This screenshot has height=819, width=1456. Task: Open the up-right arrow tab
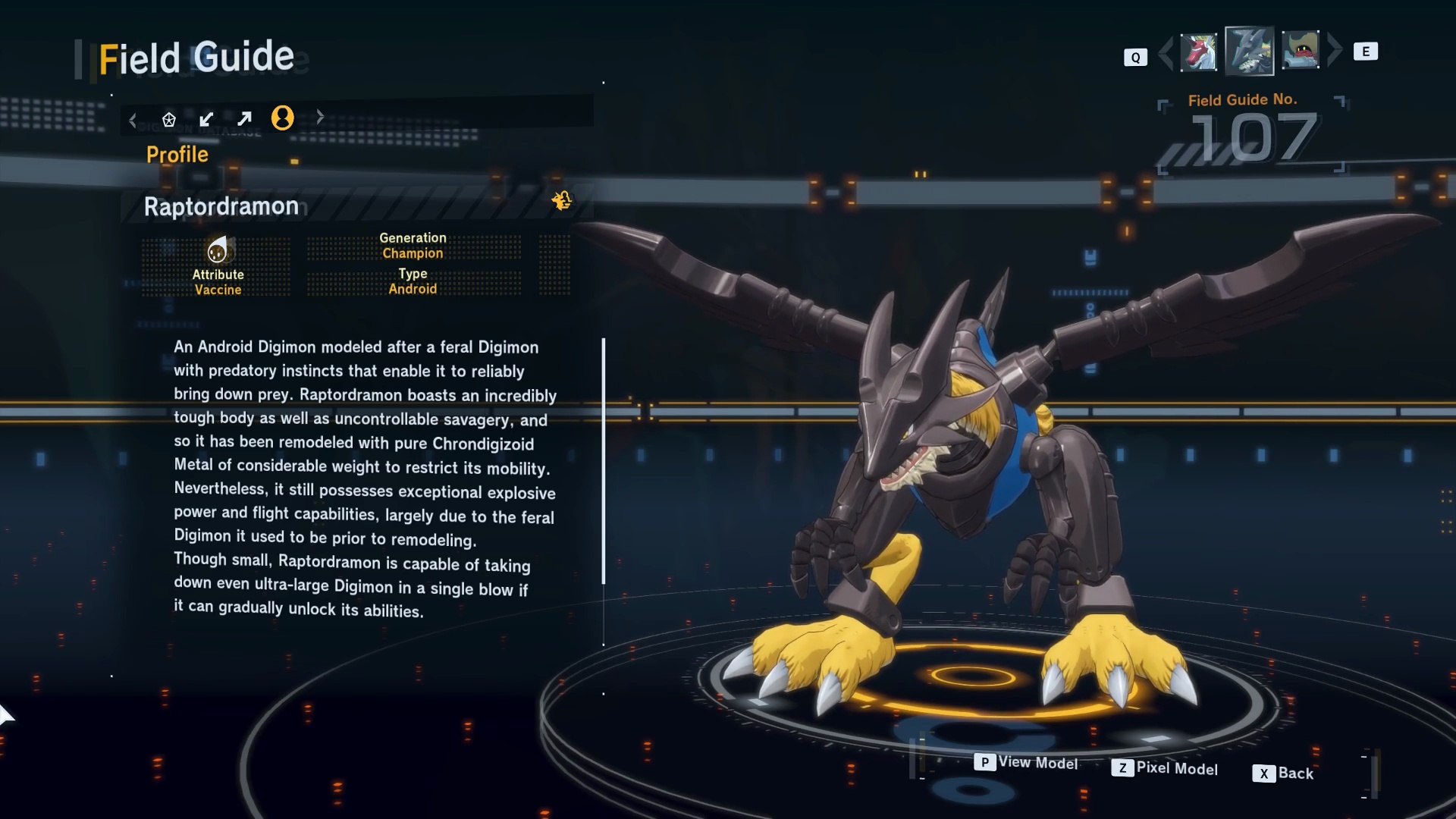(x=244, y=119)
